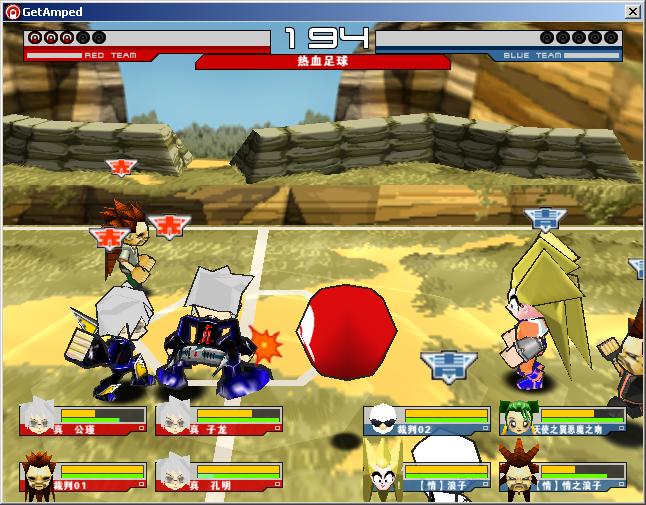Select player panel 真 子龙

218,418
